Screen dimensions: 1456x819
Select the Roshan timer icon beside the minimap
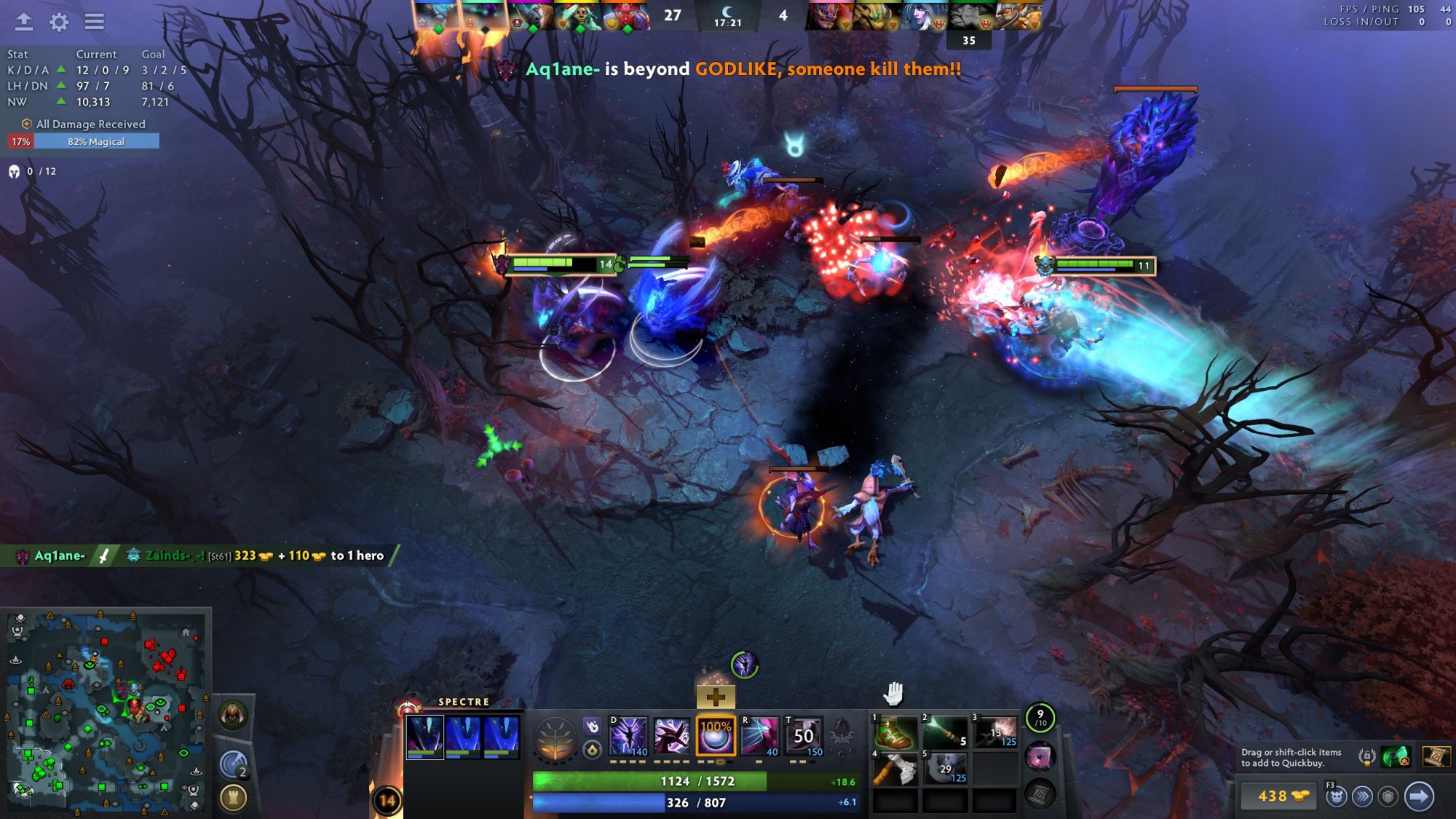click(232, 715)
